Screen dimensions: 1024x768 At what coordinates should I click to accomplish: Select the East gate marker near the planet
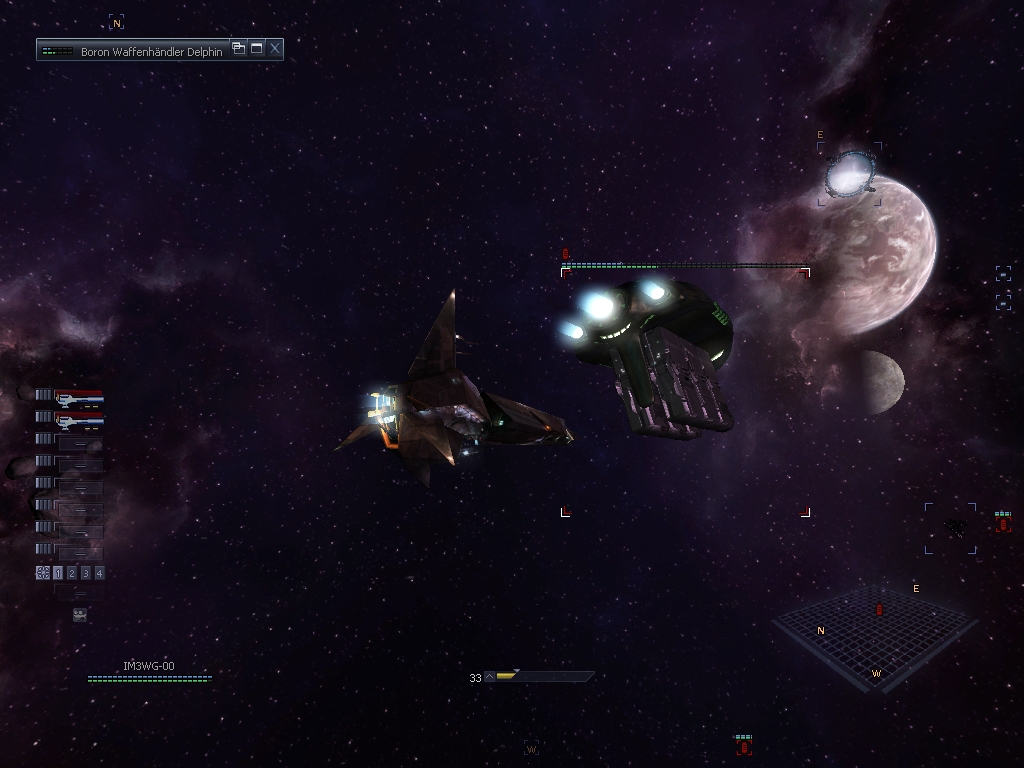point(850,174)
